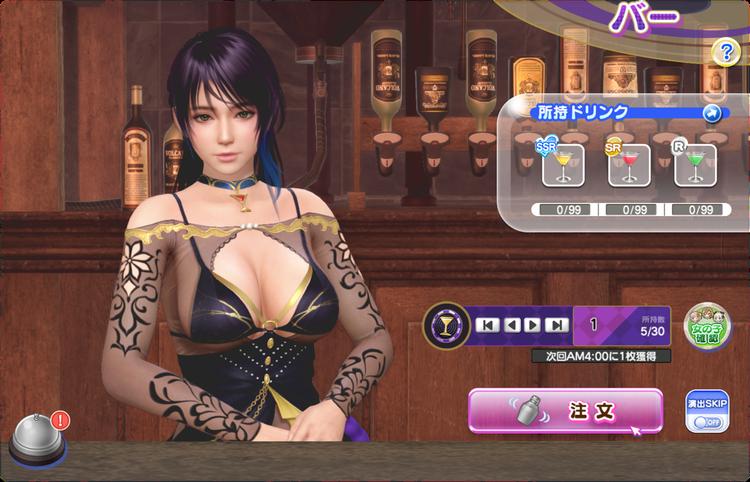Open the 女の子確認 girl list button
Viewport: 750px width, 482px height.
pyautogui.click(x=707, y=326)
